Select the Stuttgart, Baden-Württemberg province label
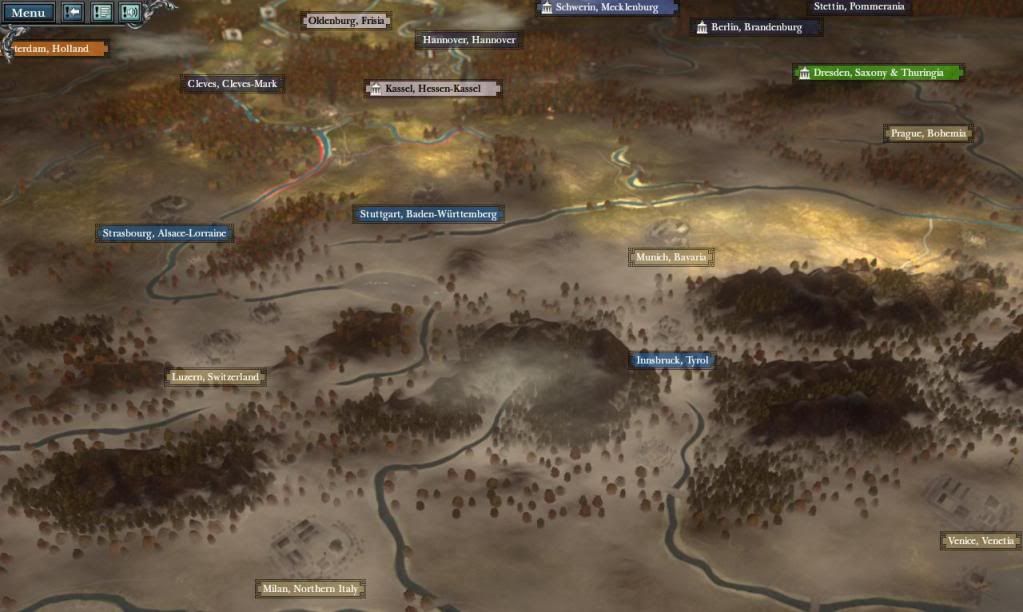 pyautogui.click(x=427, y=214)
